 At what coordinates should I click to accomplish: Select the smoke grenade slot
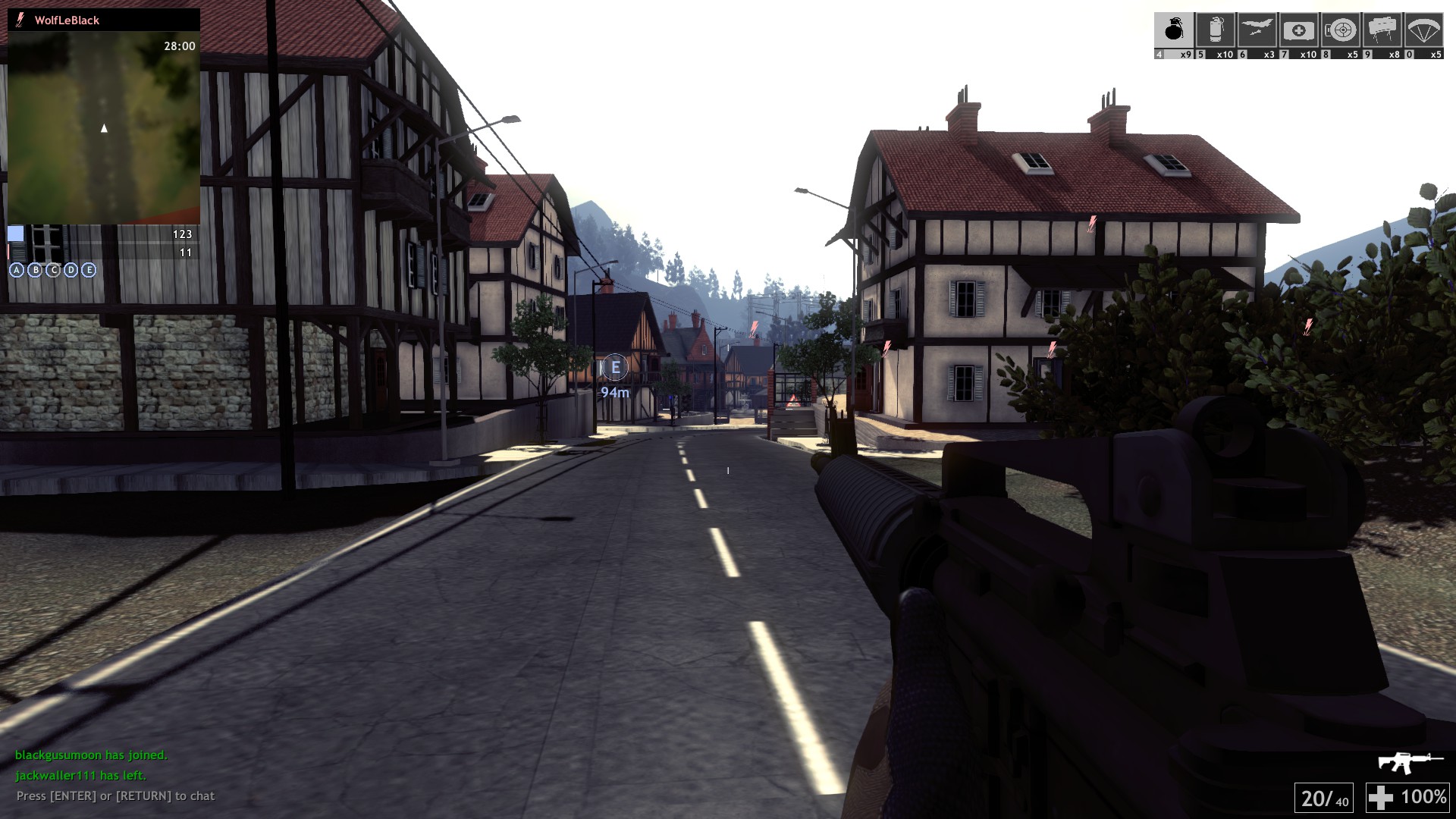click(x=1215, y=30)
